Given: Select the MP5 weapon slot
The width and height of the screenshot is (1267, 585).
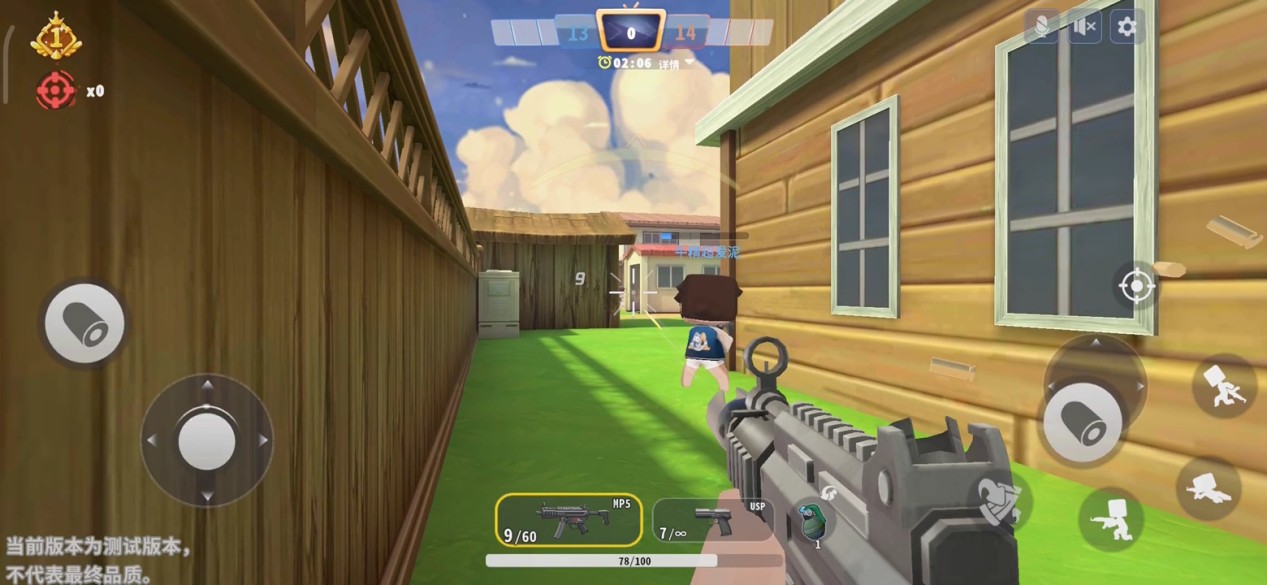Looking at the screenshot, I should point(568,520).
